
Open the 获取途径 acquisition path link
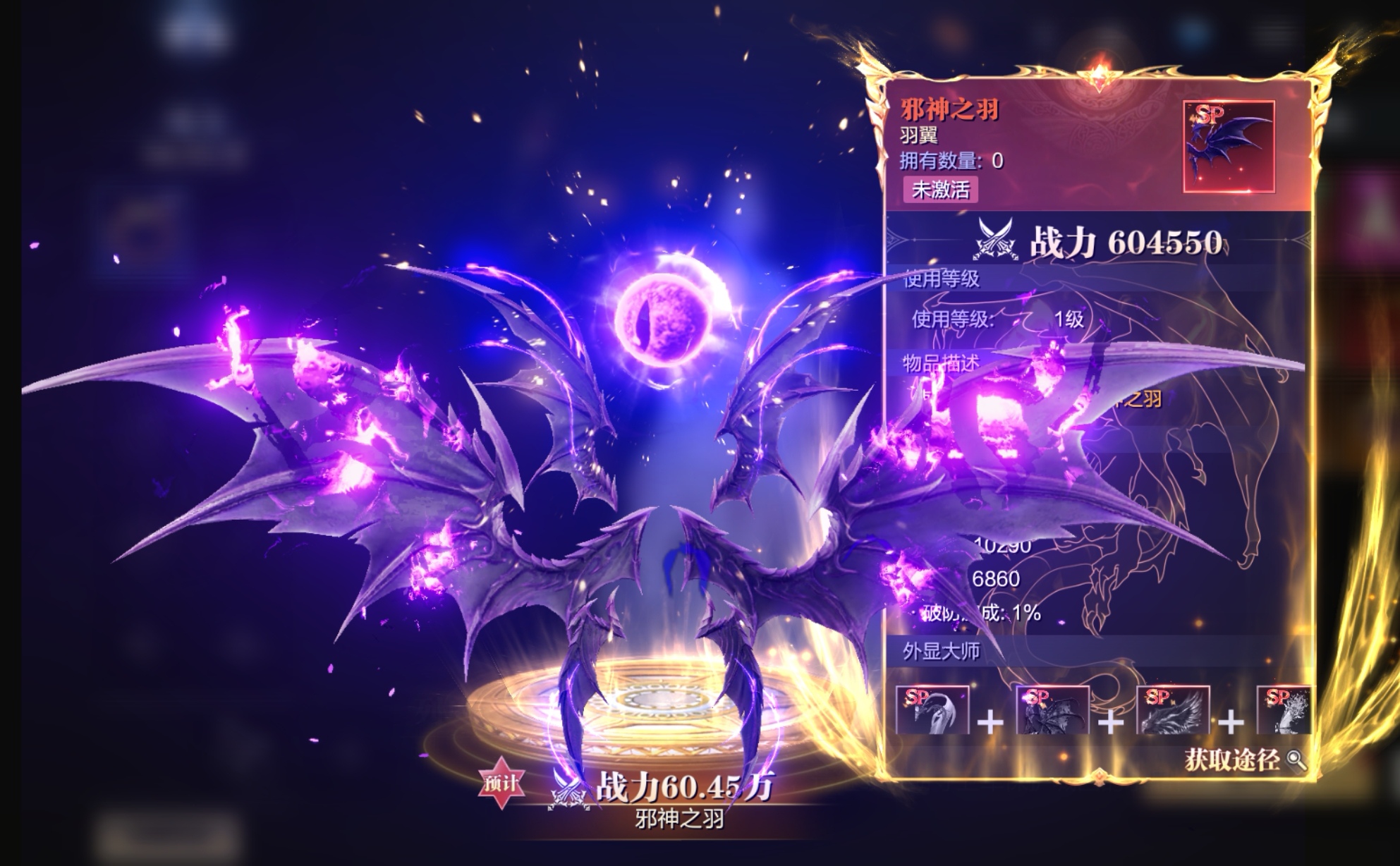click(1244, 760)
